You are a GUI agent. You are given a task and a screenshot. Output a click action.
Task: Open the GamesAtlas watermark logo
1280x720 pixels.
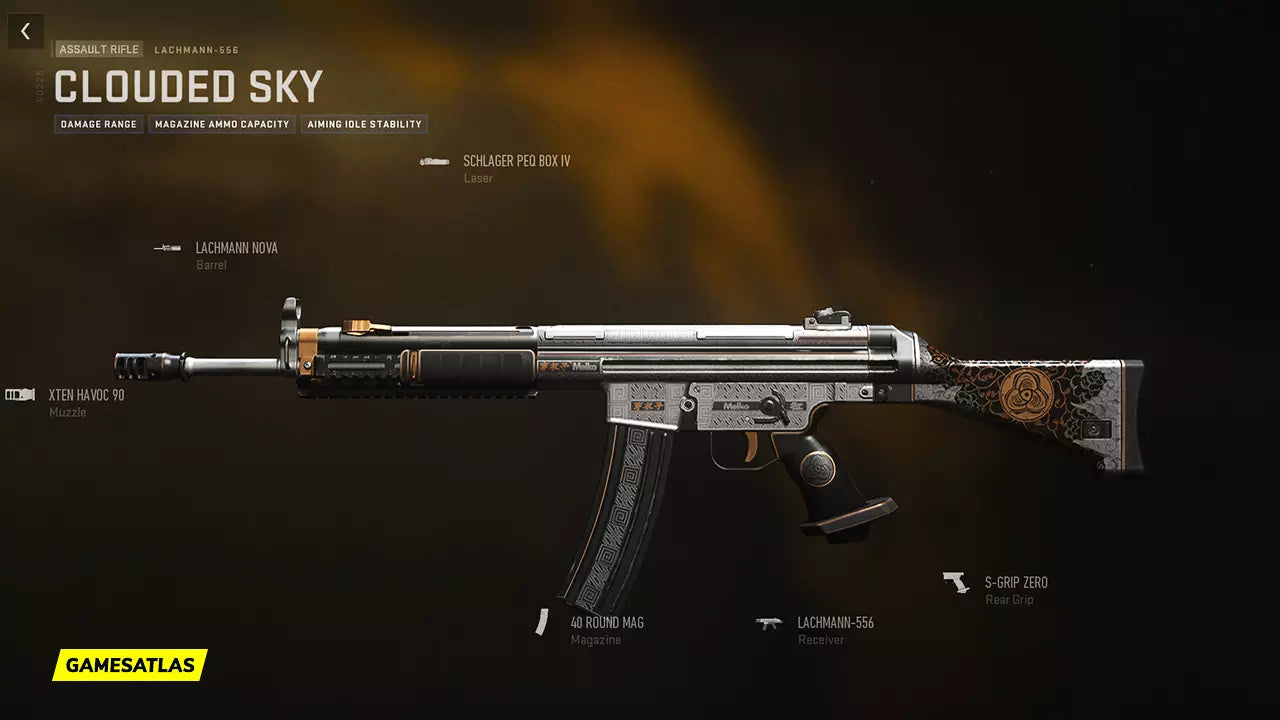(x=130, y=665)
